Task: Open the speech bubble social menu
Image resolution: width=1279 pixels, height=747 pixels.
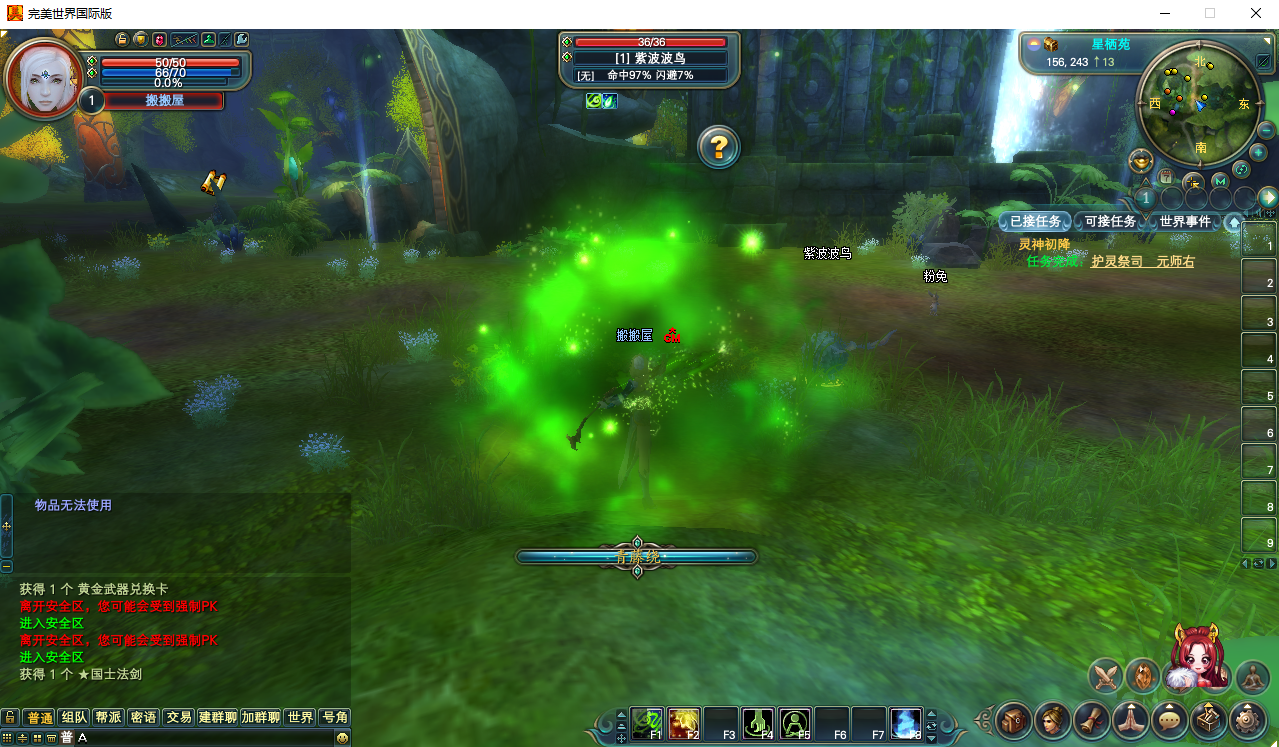Action: pos(1169,719)
